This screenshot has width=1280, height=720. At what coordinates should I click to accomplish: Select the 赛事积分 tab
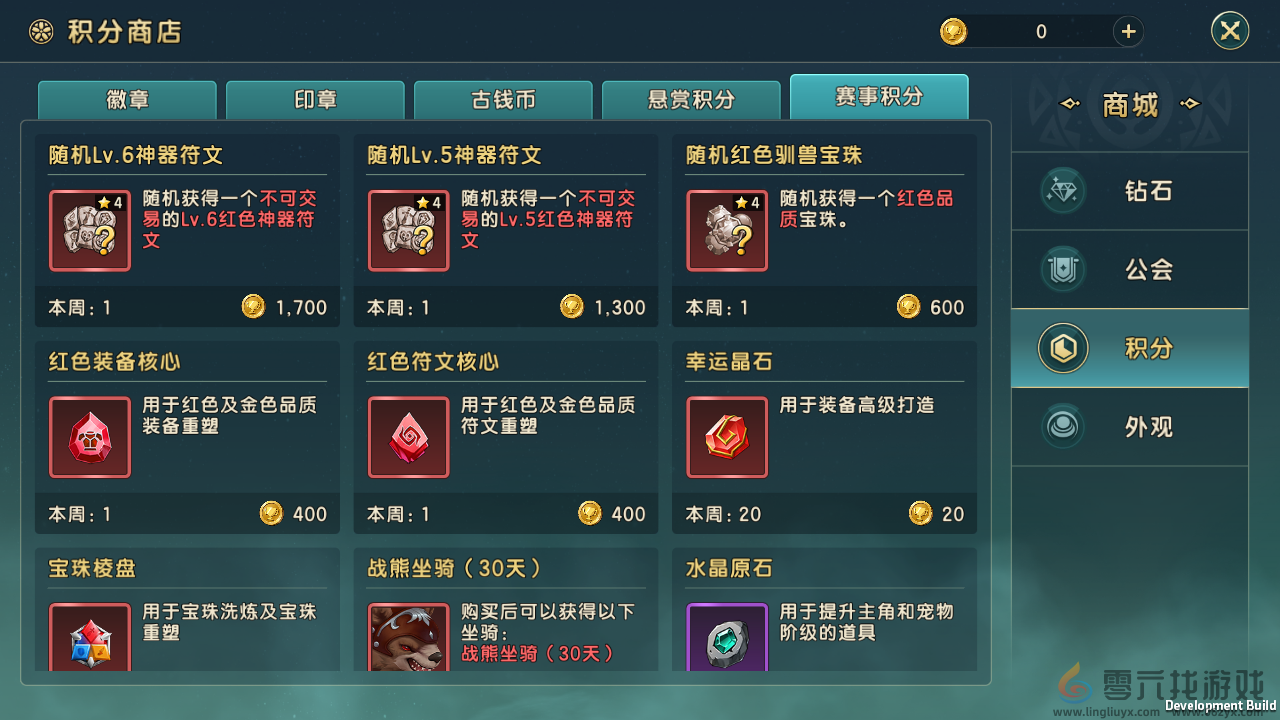879,97
